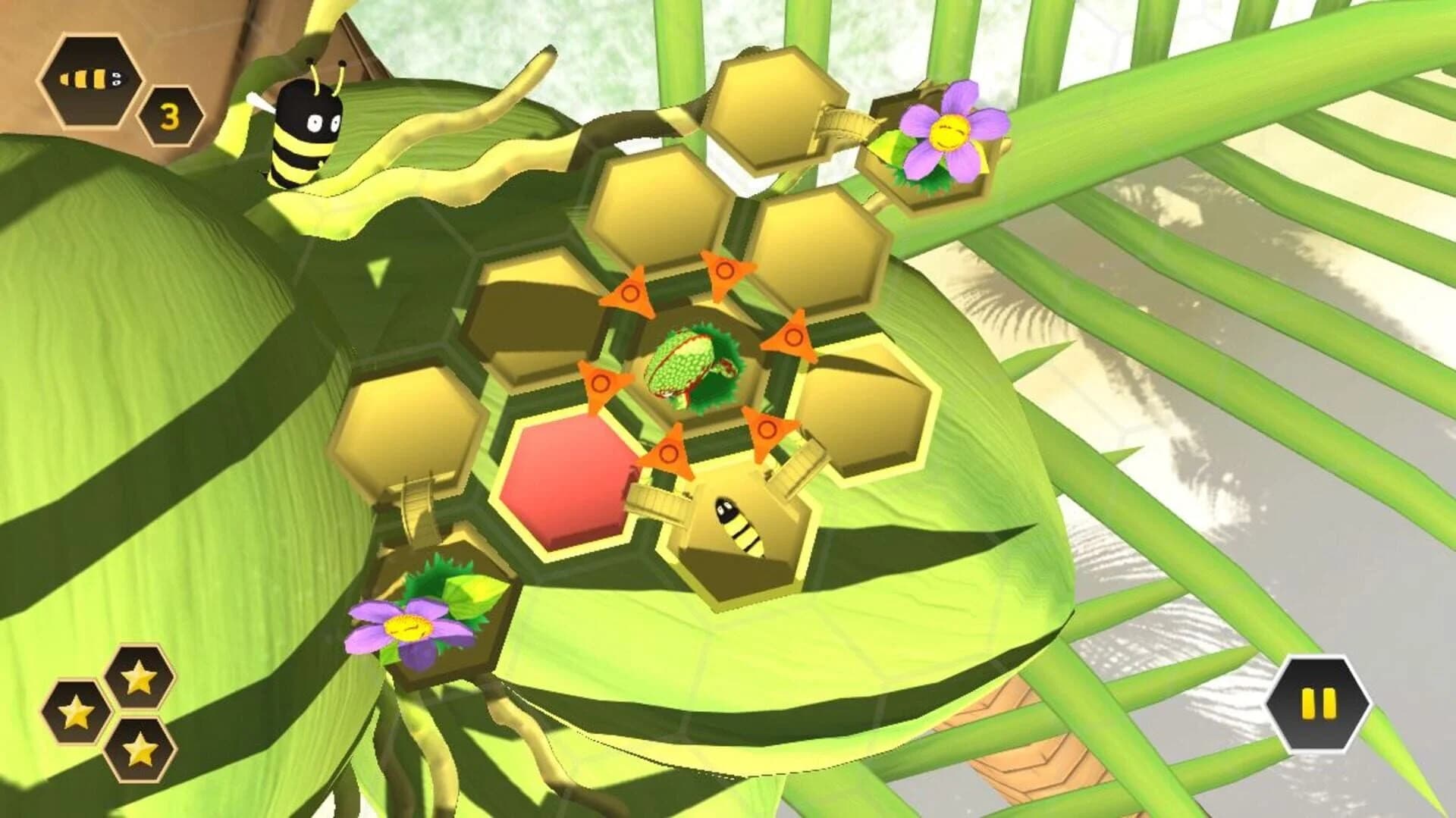Click the orange marker above the bee's cell
Image resolution: width=1456 pixels, height=818 pixels.
667,455
